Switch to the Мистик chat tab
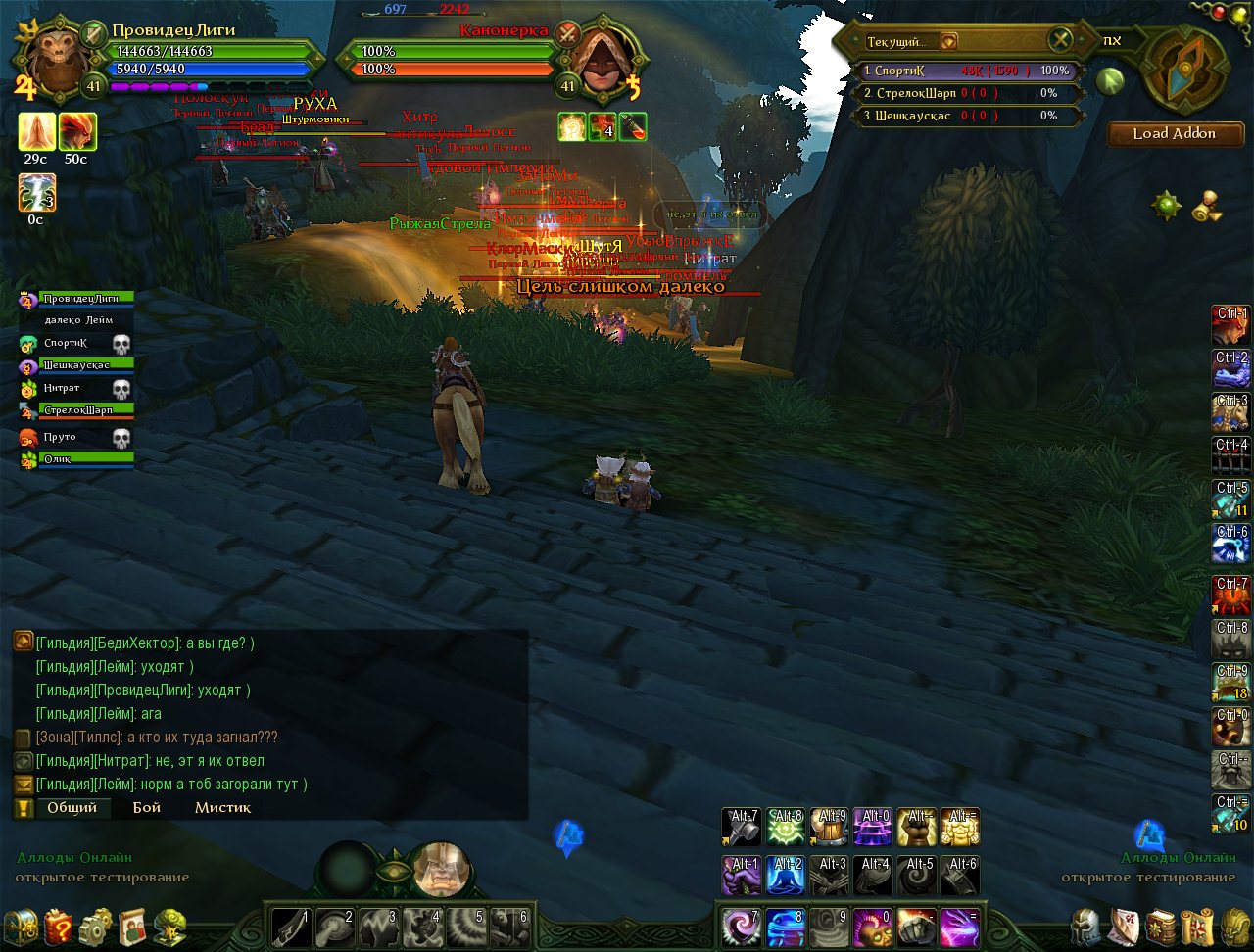This screenshot has height=952, width=1254. pos(222,808)
